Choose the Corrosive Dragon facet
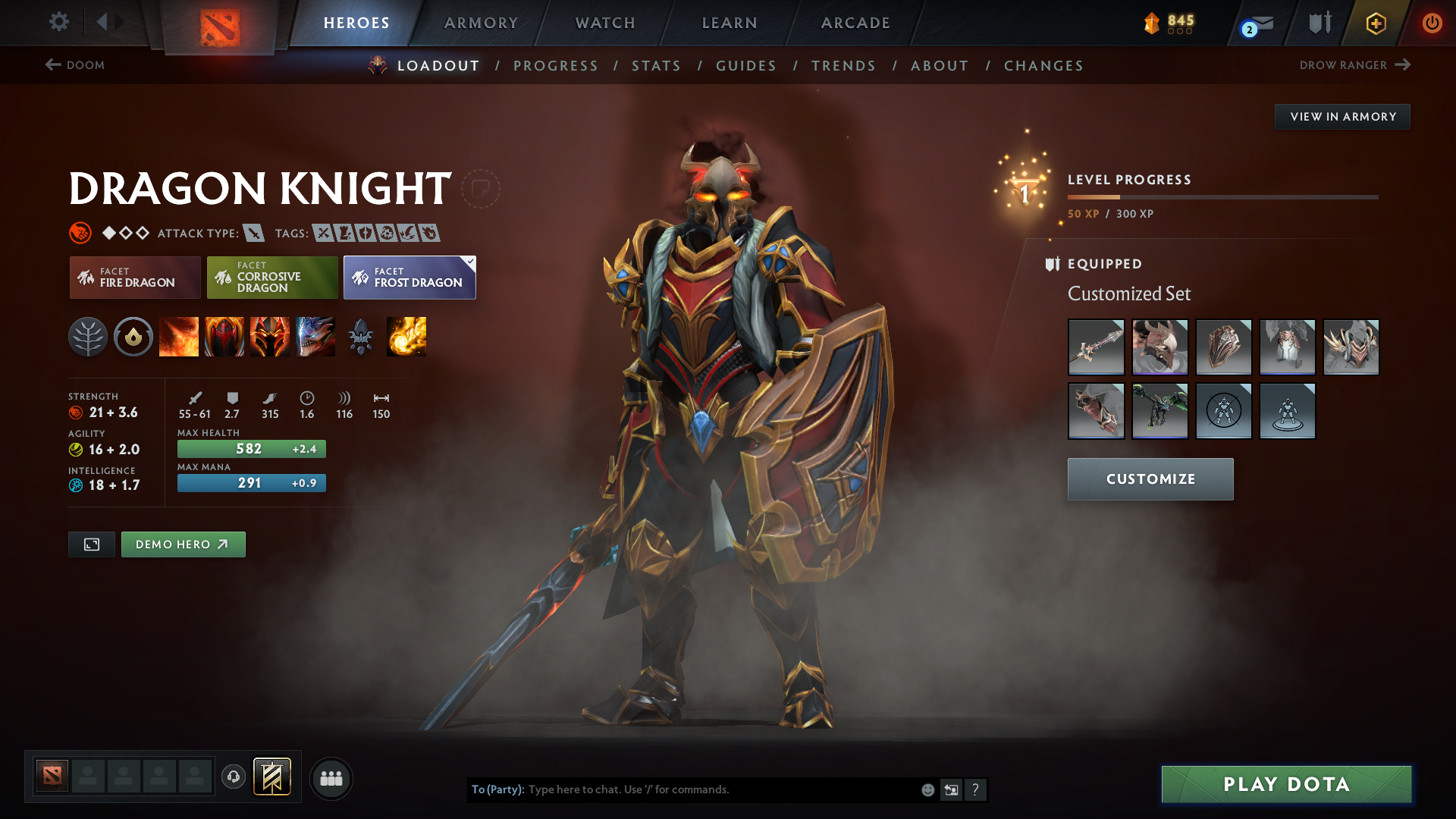The height and width of the screenshot is (819, 1456). (272, 278)
